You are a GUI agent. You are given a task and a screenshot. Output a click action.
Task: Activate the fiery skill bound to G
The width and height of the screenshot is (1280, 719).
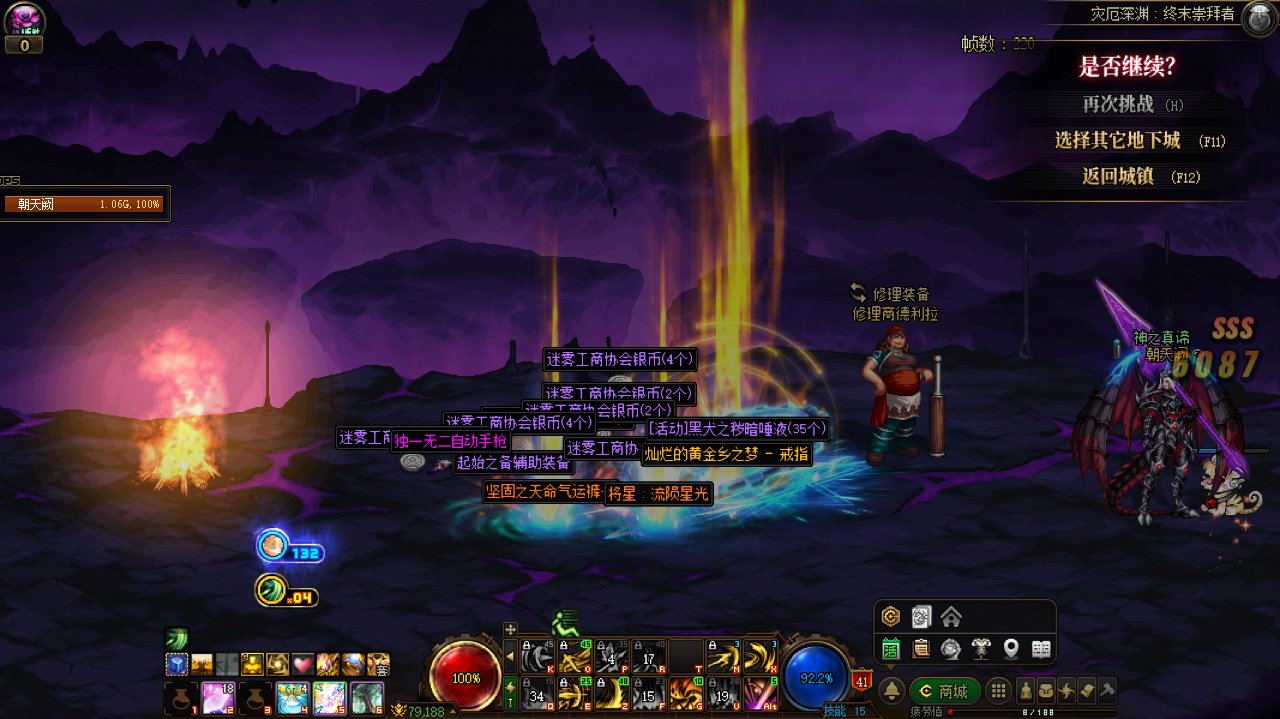pyautogui.click(x=685, y=692)
